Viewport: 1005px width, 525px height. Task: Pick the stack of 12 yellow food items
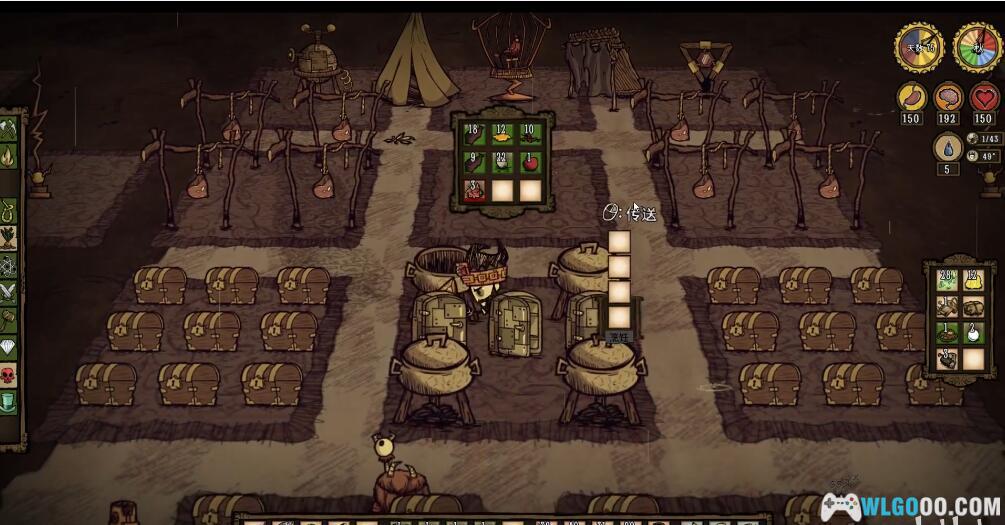click(503, 134)
